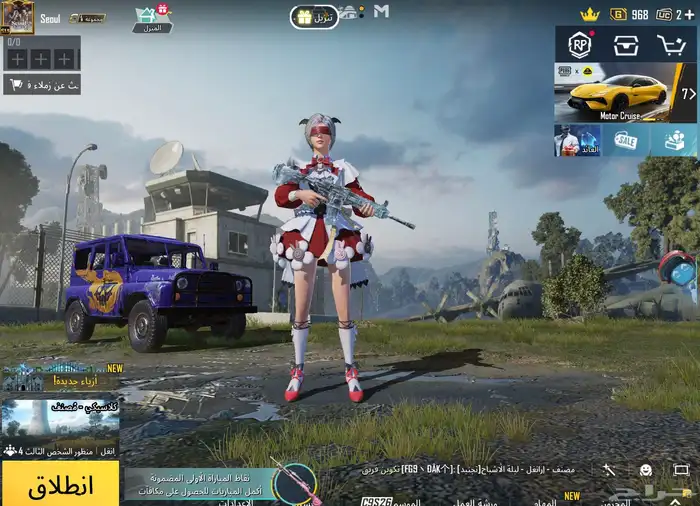Advance the event banner with the arrow
Viewport: 700px width, 506px height.
coord(688,93)
